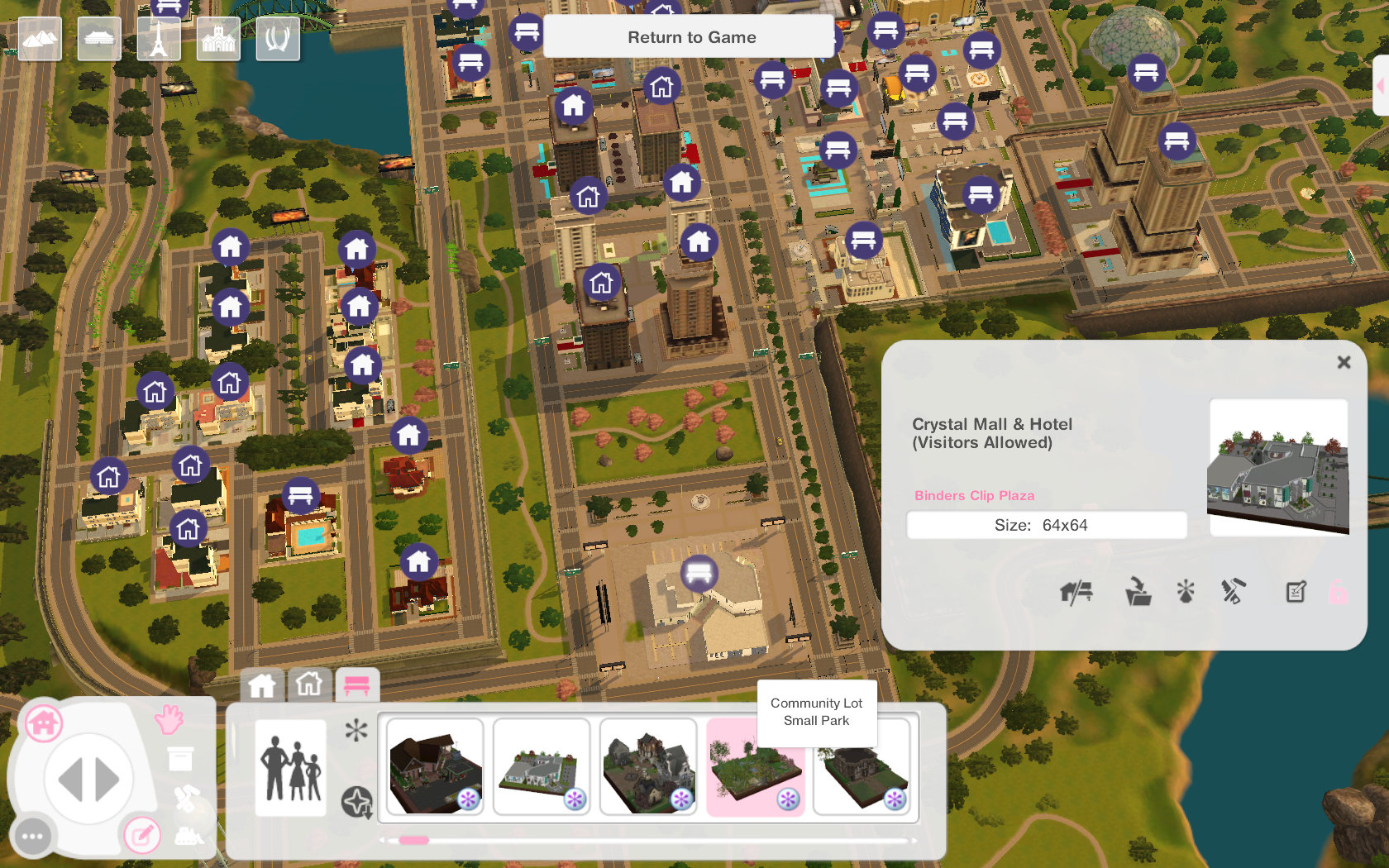
Task: Click the Eiffel Tower landmark icon
Action: 158,38
